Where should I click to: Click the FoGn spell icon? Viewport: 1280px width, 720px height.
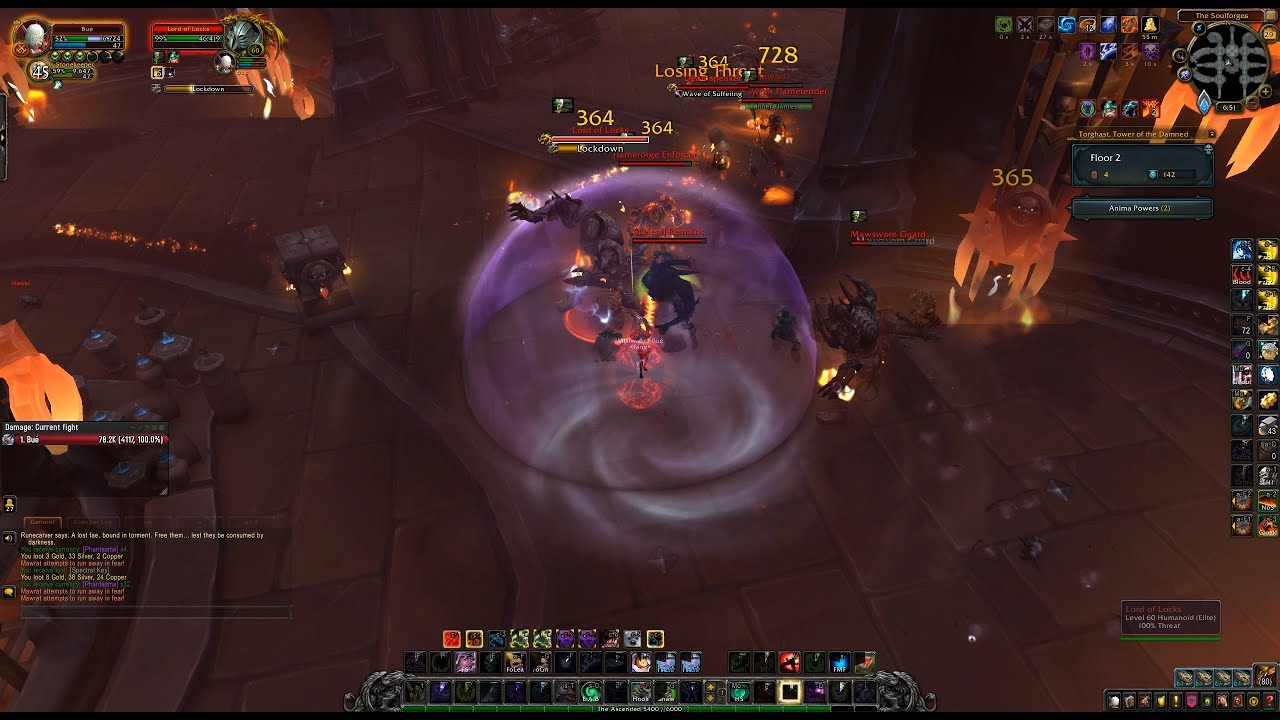point(539,662)
